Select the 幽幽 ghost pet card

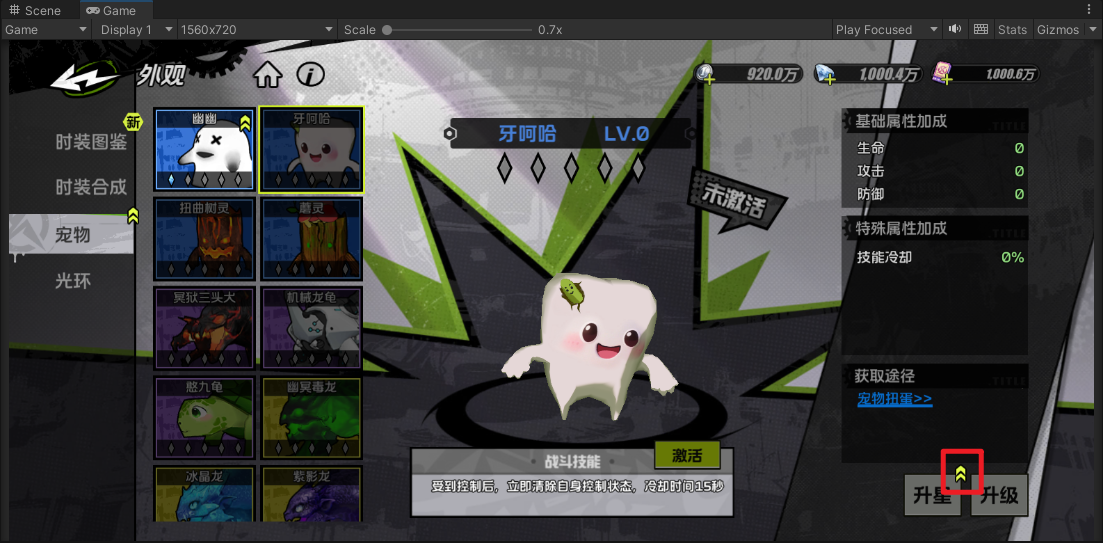[204, 150]
